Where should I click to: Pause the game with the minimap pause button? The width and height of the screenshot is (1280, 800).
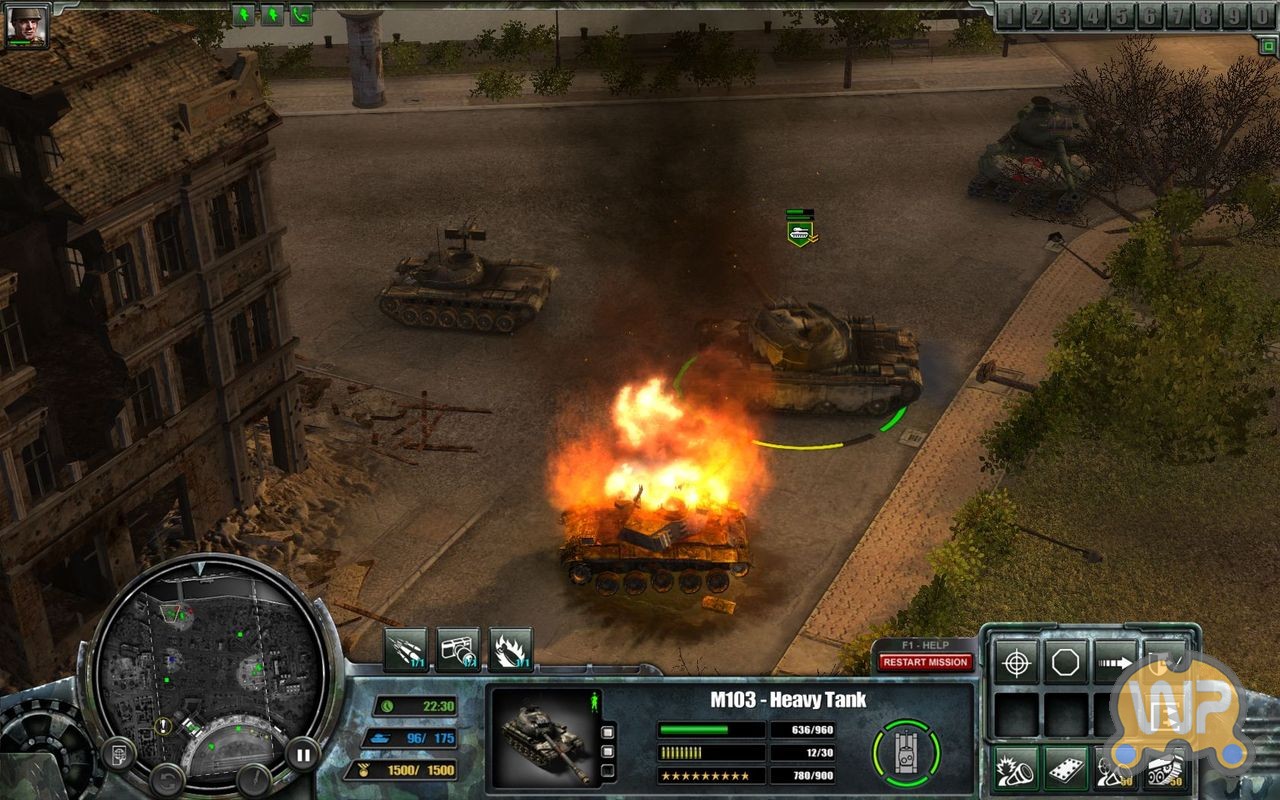(x=301, y=752)
